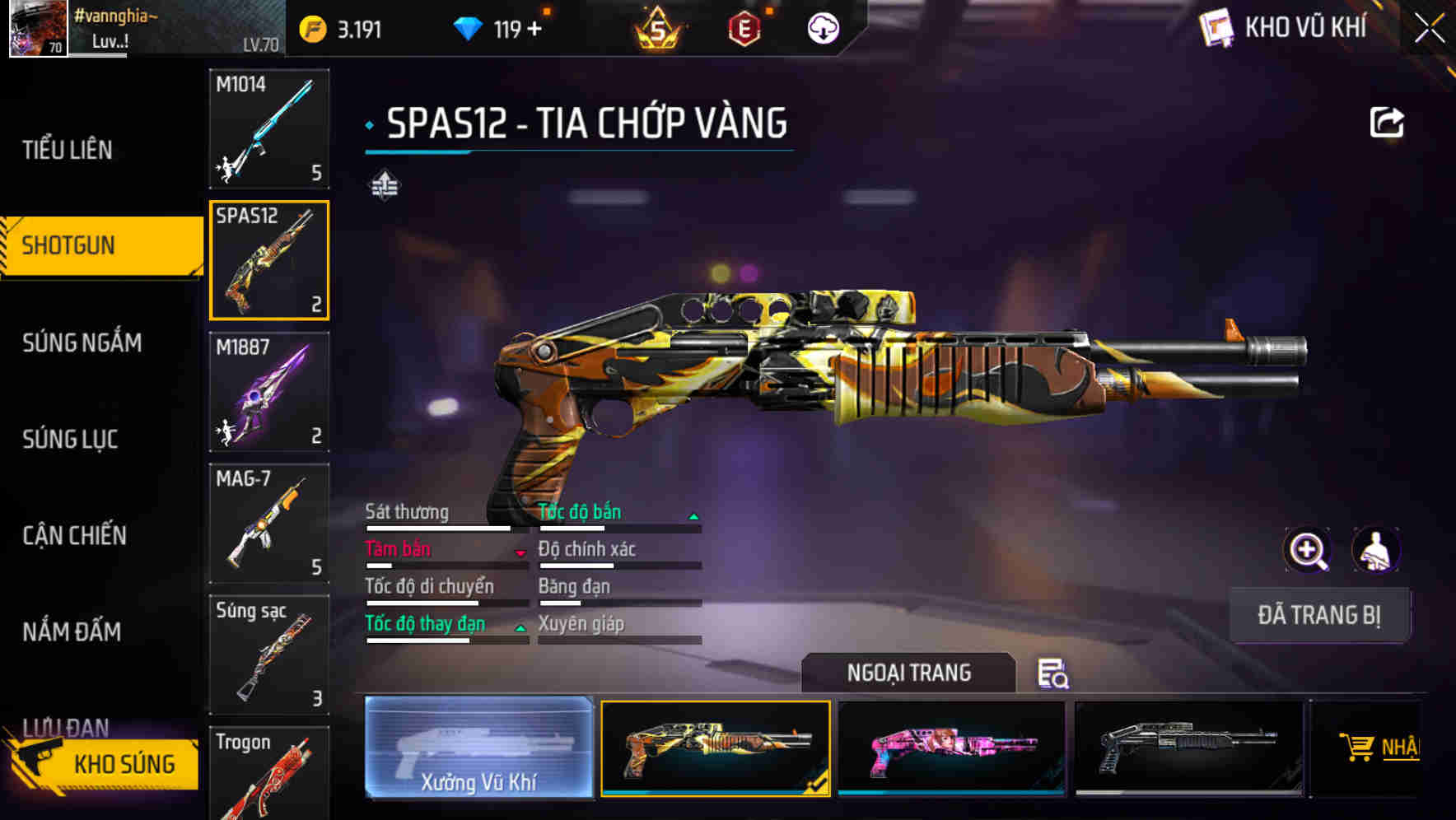Screen dimensions: 1456x820
Task: Pick the M1887 weapon tile
Action: [x=269, y=392]
